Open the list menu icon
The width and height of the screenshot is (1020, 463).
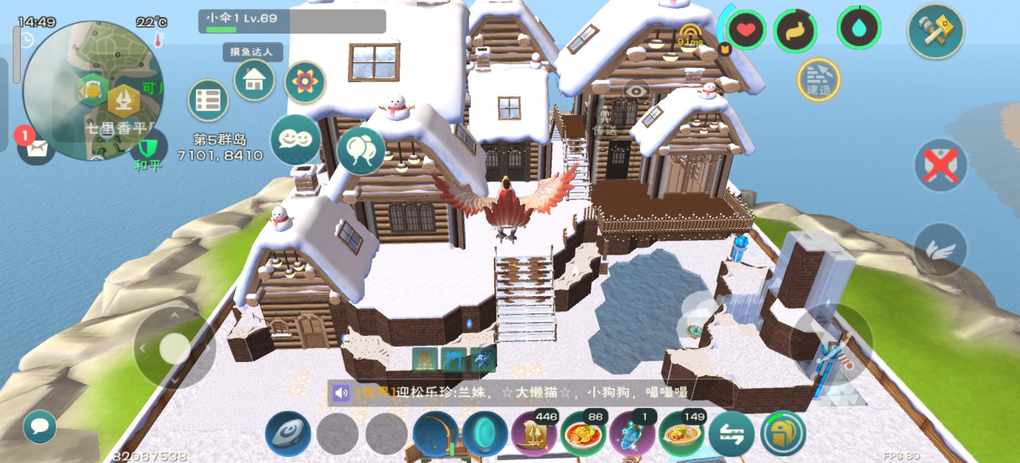(x=208, y=100)
